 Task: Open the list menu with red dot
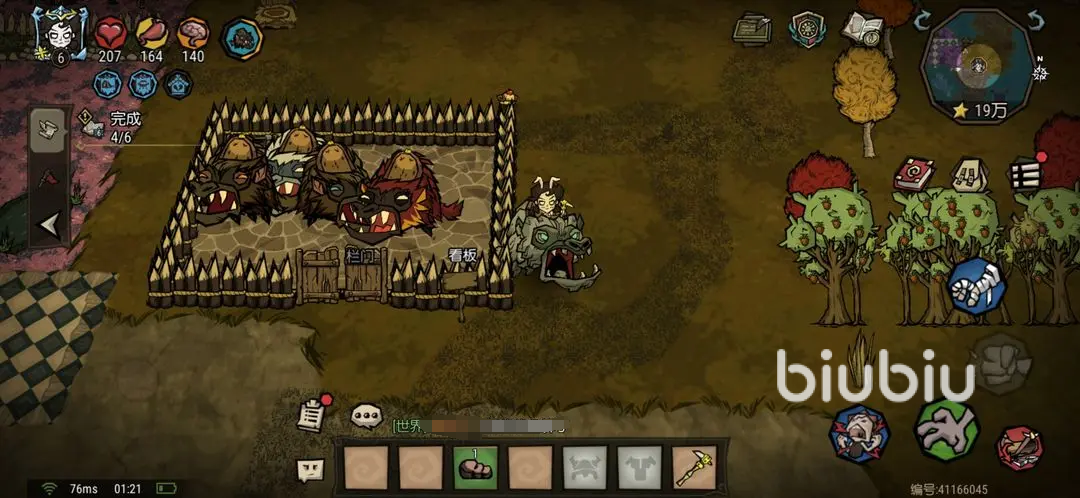[x=1025, y=174]
